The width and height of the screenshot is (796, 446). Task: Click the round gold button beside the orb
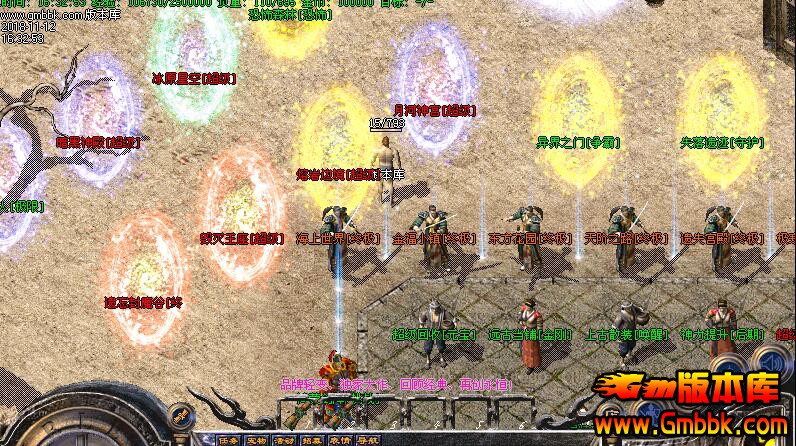(x=181, y=413)
